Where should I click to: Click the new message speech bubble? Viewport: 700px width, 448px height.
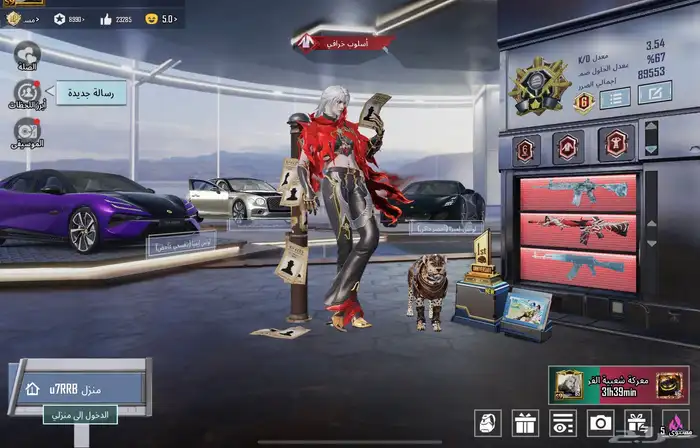pyautogui.click(x=97, y=93)
